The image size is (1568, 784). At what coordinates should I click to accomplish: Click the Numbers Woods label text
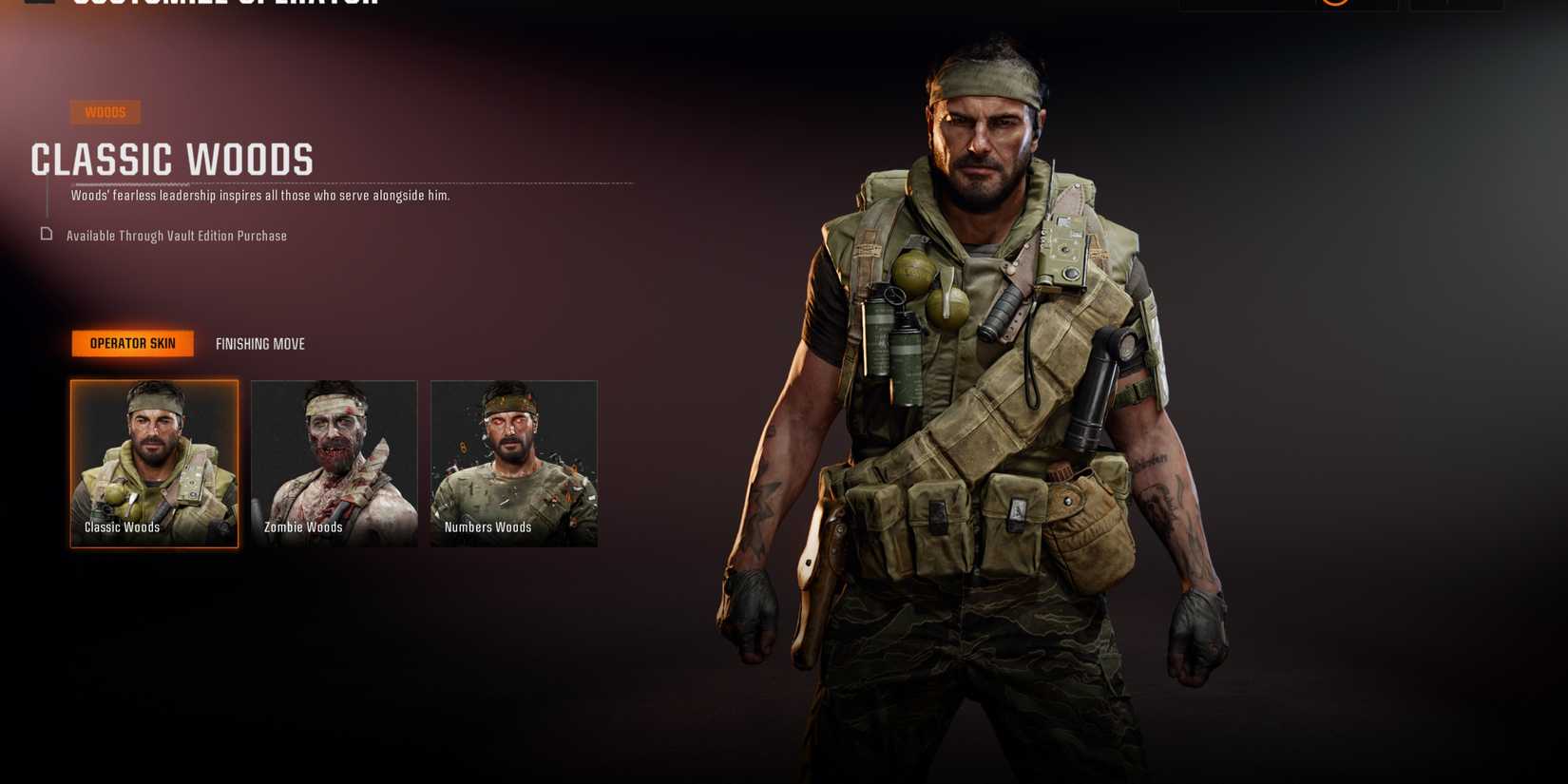[488, 526]
